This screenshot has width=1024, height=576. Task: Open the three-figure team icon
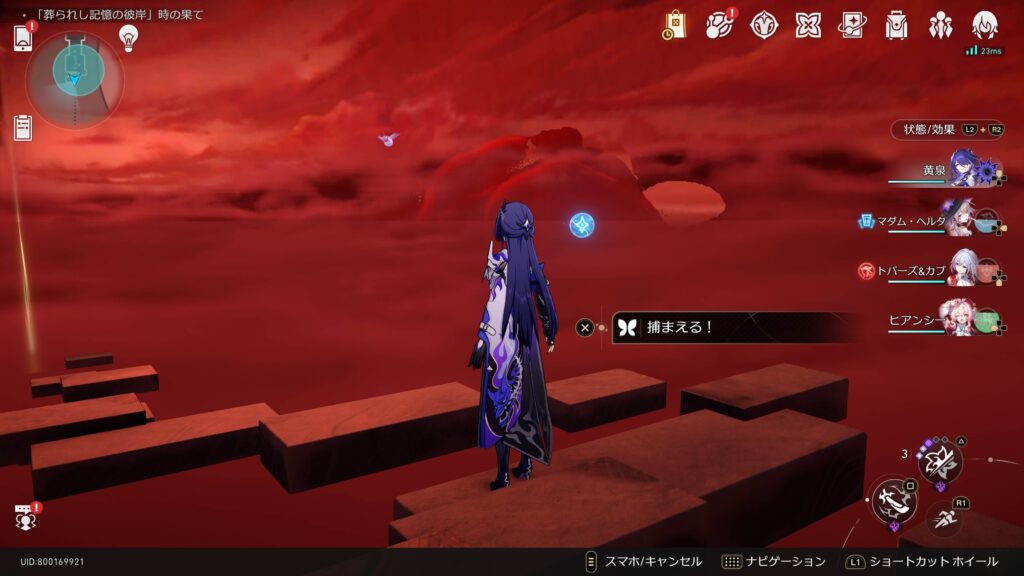click(x=940, y=25)
